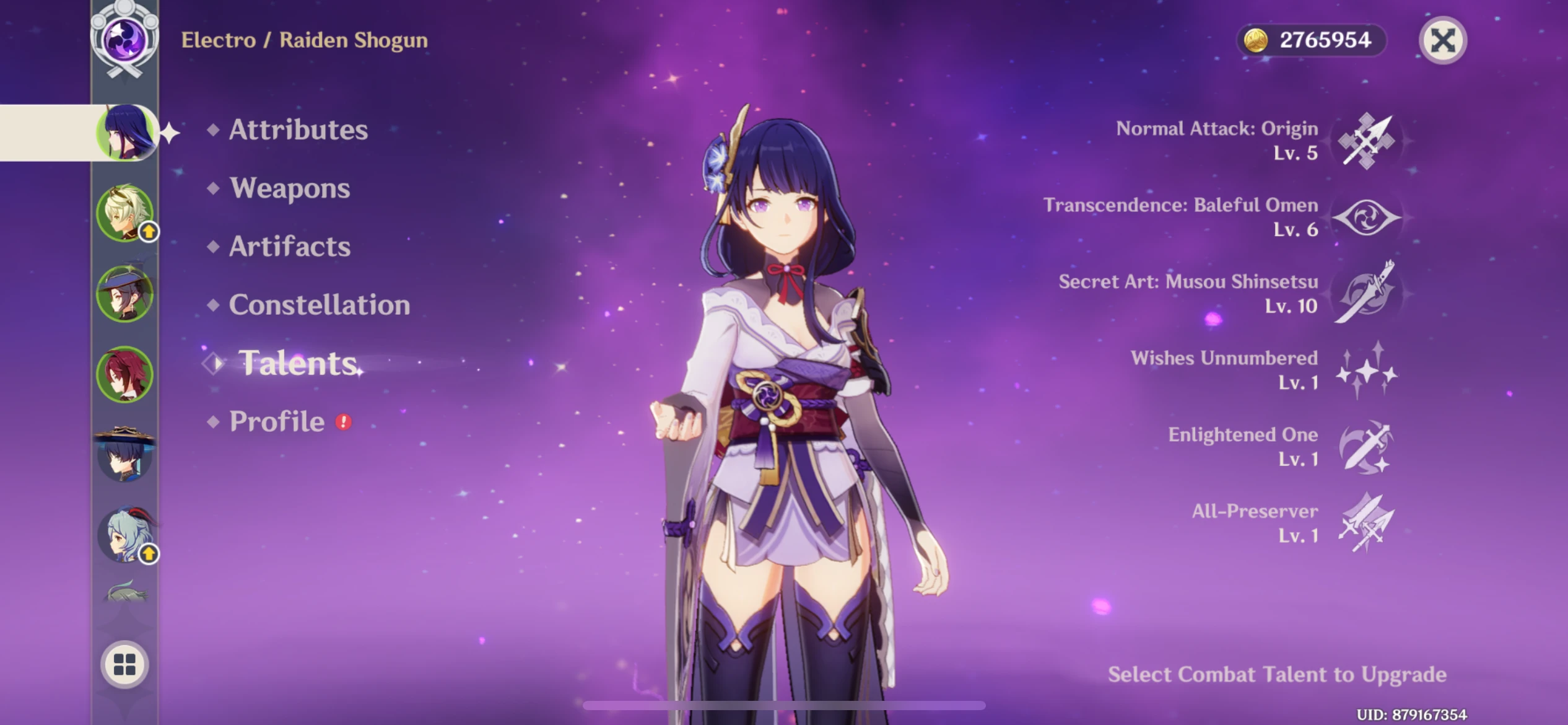Screen dimensions: 1568x725
Task: Close the character screen
Action: pyautogui.click(x=1442, y=41)
